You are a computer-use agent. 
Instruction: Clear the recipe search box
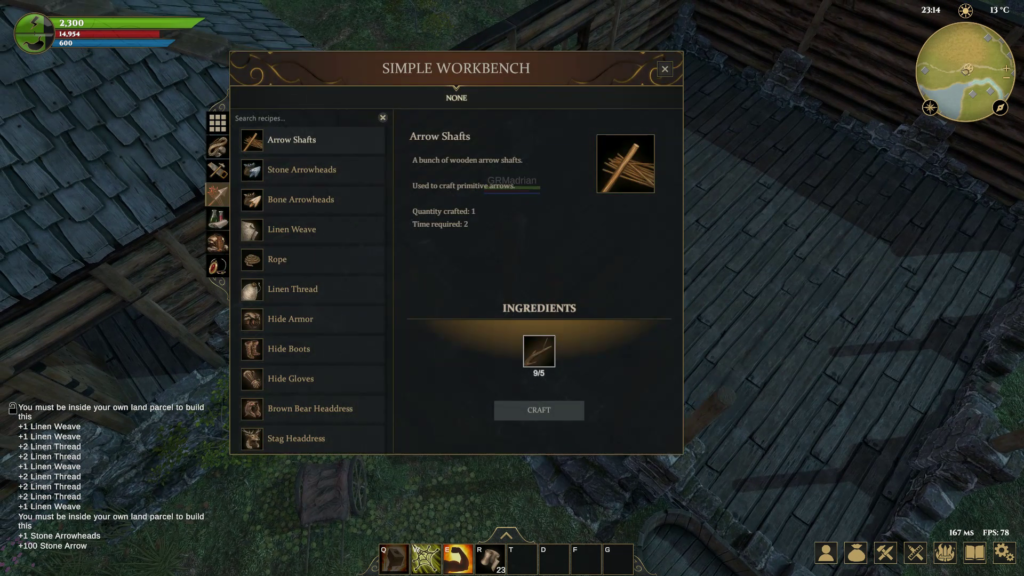coord(382,118)
